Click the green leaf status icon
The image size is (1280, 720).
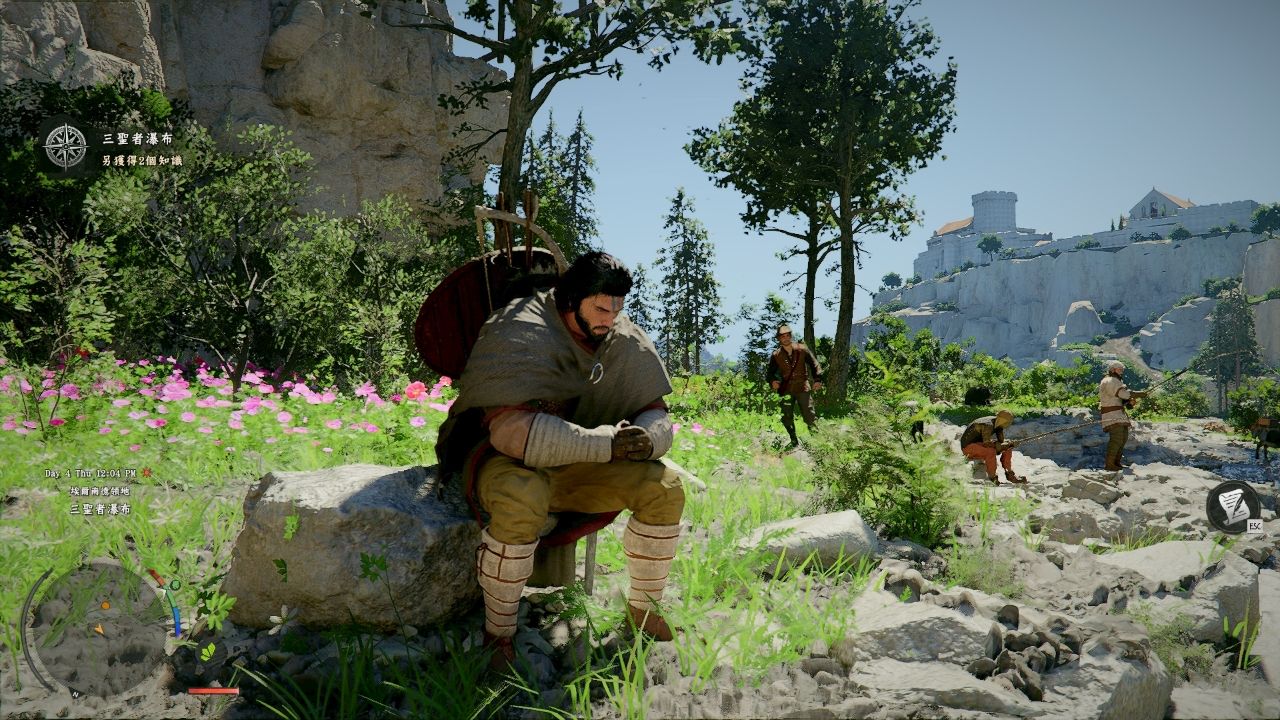[x=208, y=651]
